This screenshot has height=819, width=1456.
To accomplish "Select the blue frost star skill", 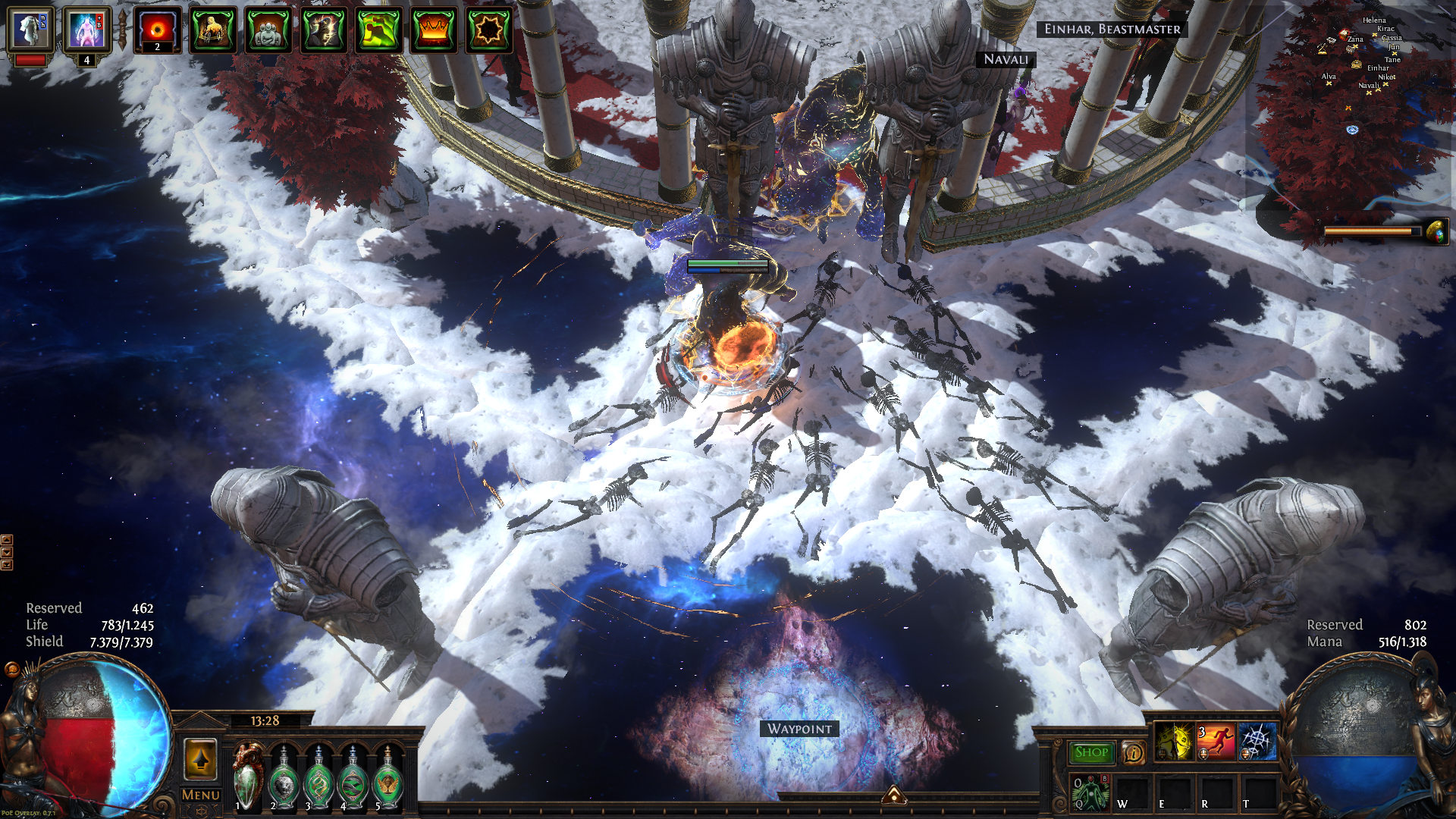I will coord(1257,742).
